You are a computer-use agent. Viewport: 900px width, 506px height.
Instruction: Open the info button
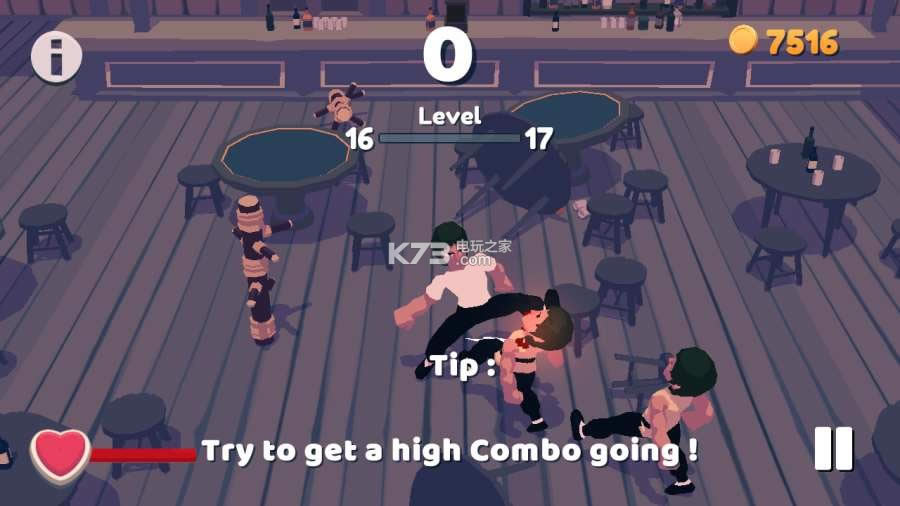pyautogui.click(x=56, y=56)
